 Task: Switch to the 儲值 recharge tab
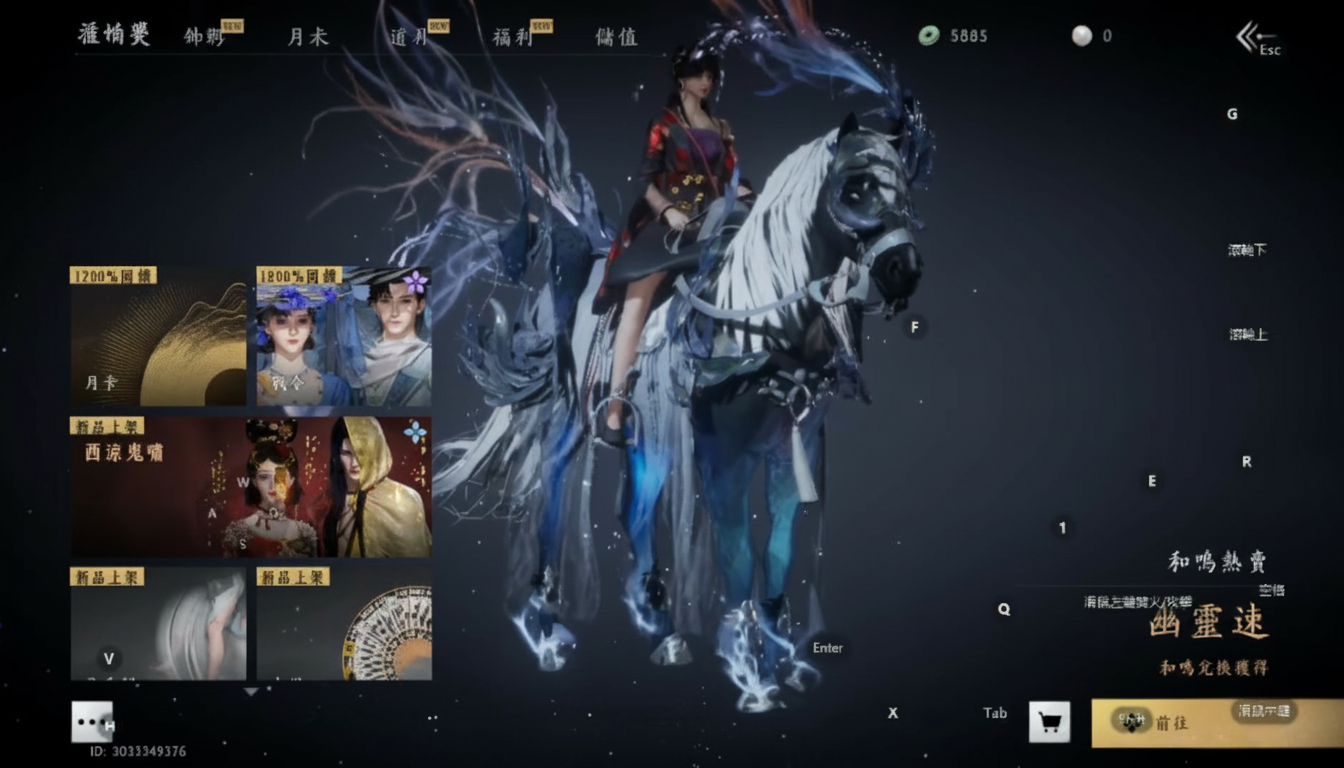coord(615,38)
